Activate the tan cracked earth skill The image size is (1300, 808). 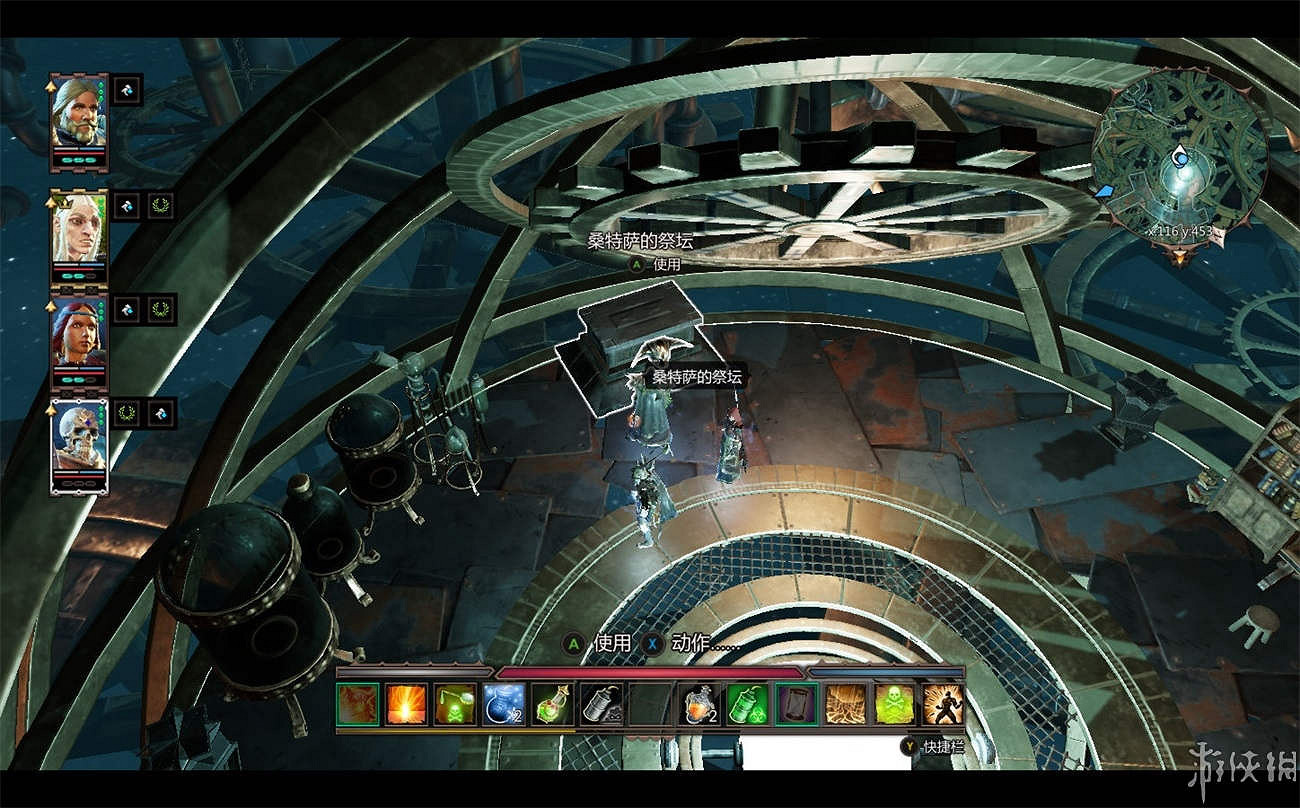point(845,704)
